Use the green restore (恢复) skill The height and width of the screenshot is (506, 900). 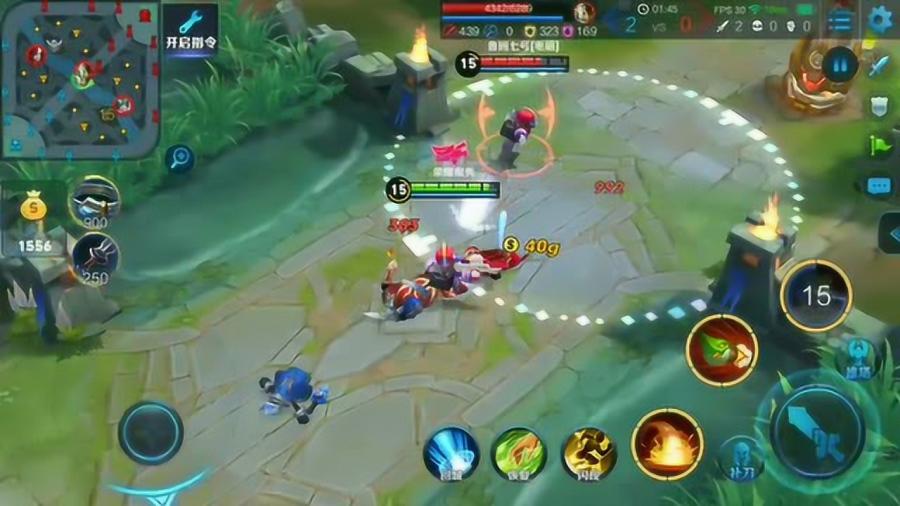tap(518, 455)
